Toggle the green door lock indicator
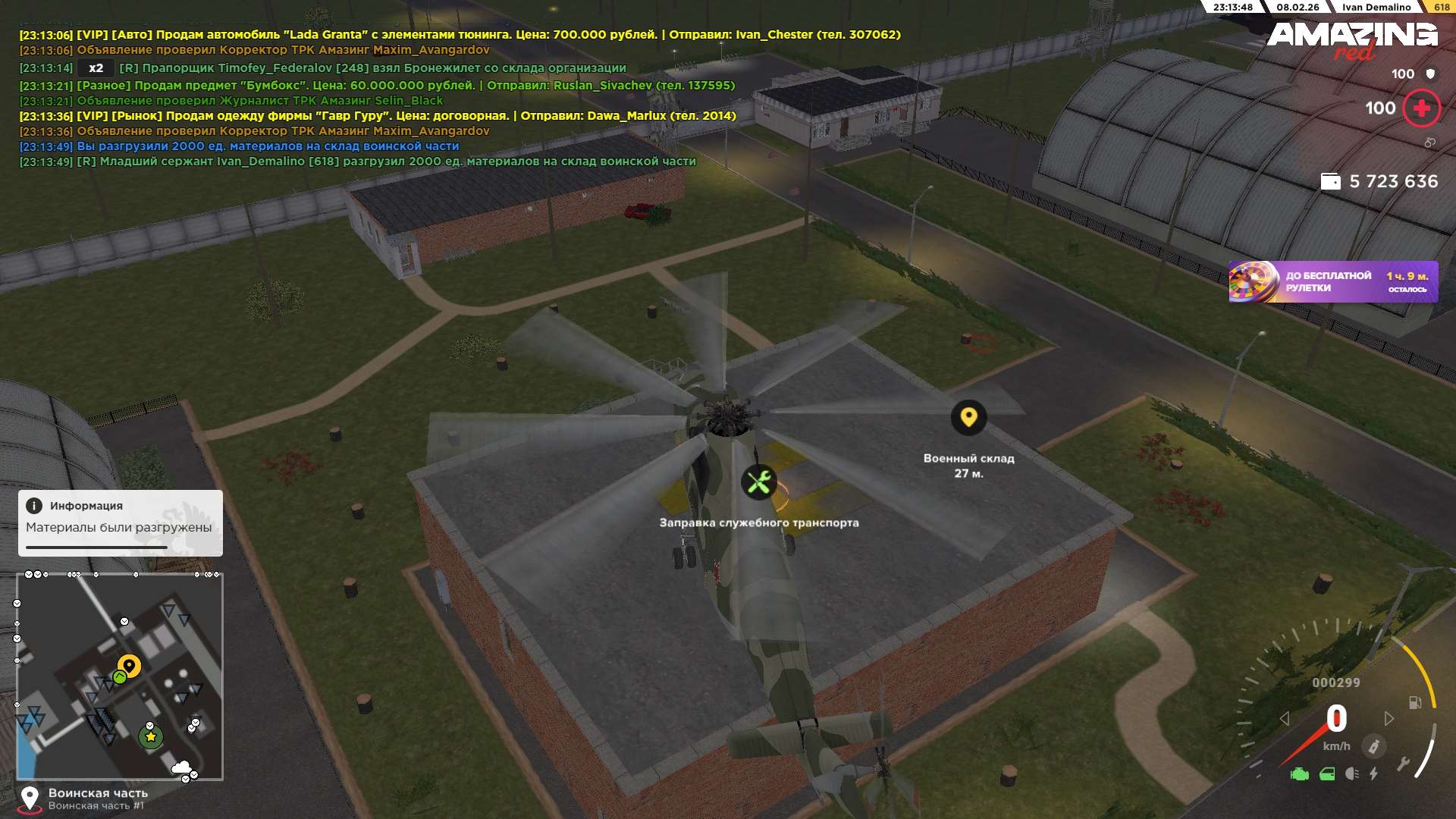 (1327, 774)
